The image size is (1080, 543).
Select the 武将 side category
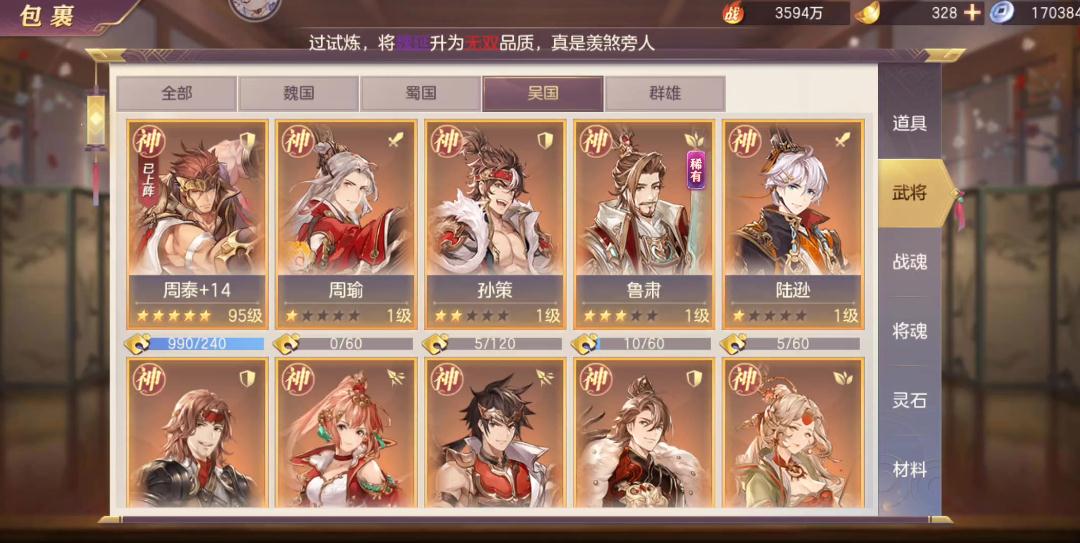pyautogui.click(x=909, y=192)
